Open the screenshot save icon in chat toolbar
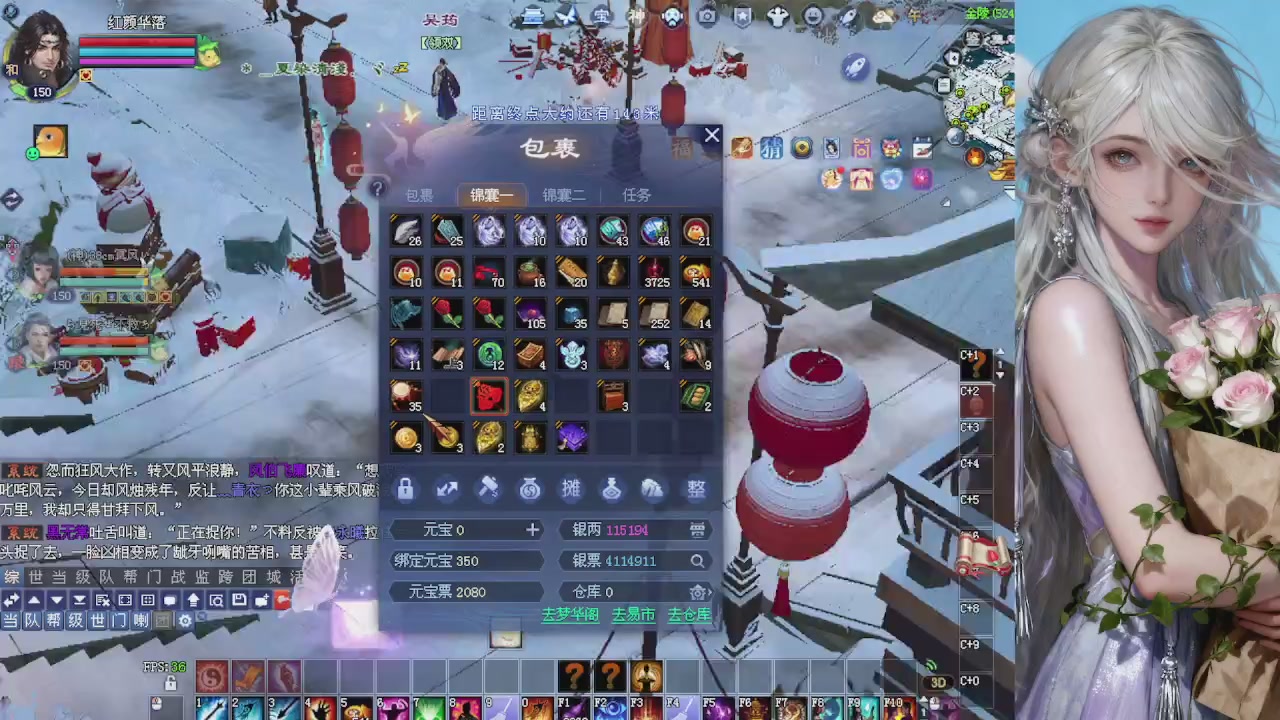The height and width of the screenshot is (720, 1280). 239,599
